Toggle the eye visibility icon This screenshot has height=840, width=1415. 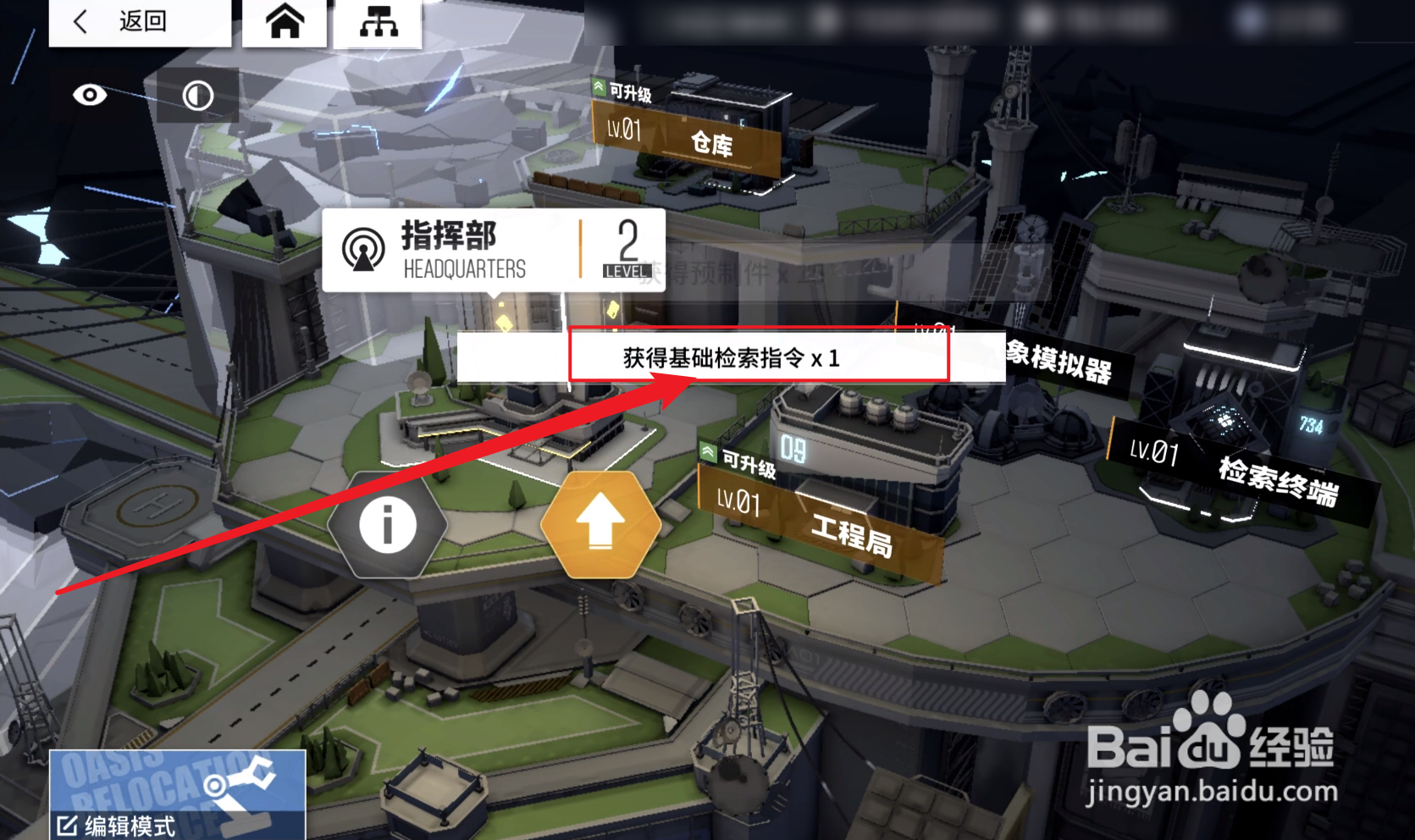click(x=91, y=95)
